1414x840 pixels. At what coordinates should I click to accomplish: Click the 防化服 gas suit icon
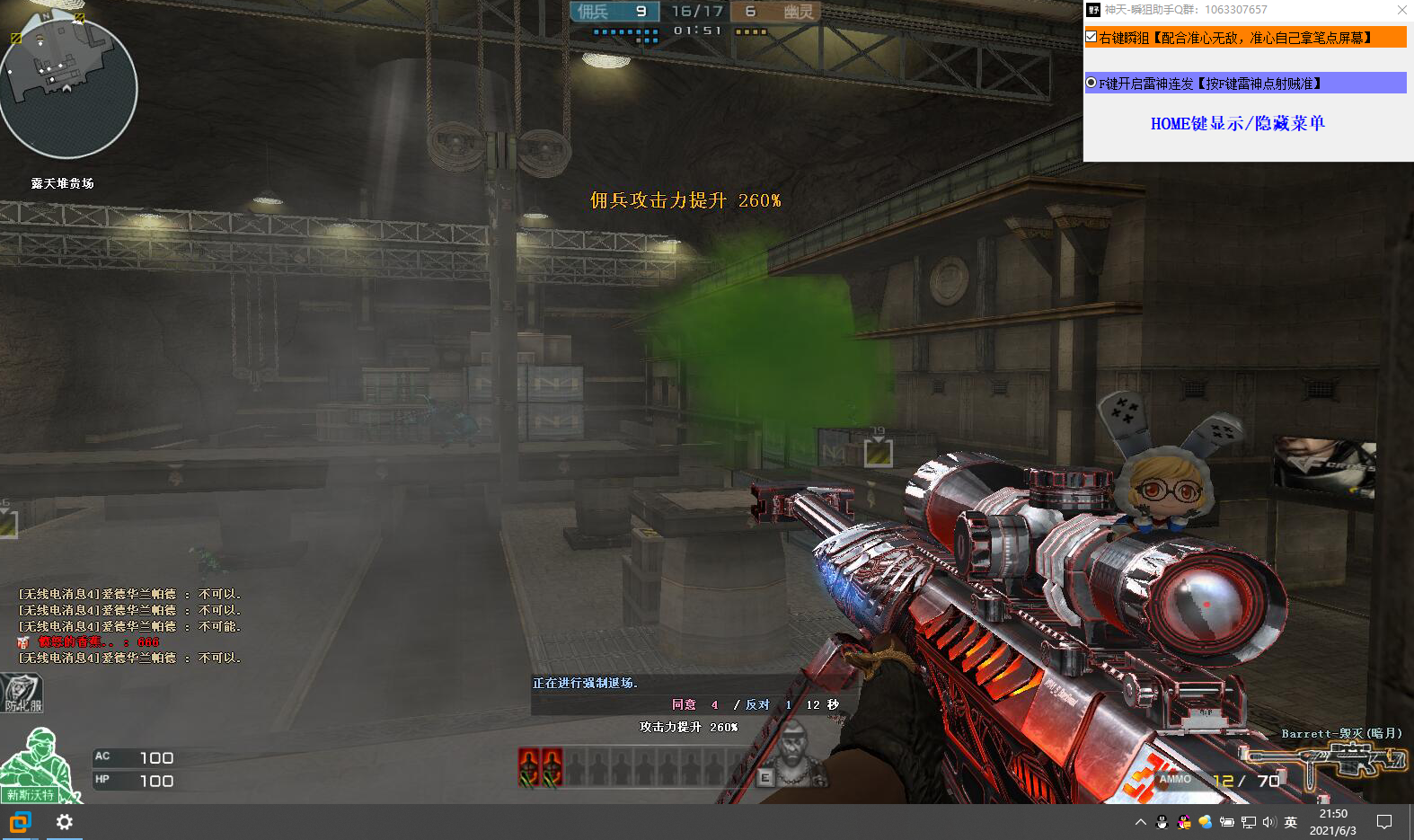[x=22, y=694]
